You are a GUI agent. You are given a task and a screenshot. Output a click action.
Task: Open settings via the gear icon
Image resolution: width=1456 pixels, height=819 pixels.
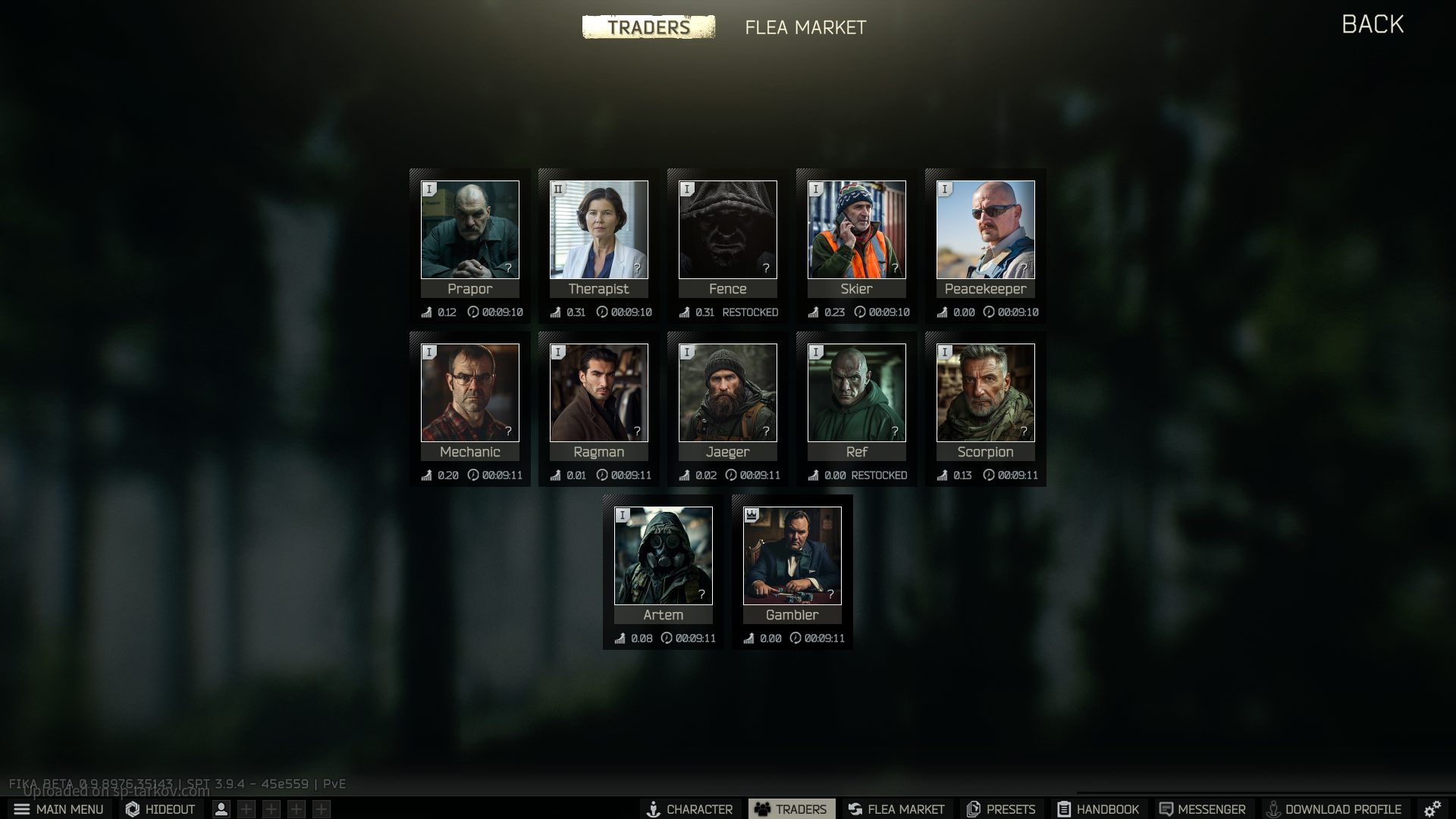coord(1432,809)
